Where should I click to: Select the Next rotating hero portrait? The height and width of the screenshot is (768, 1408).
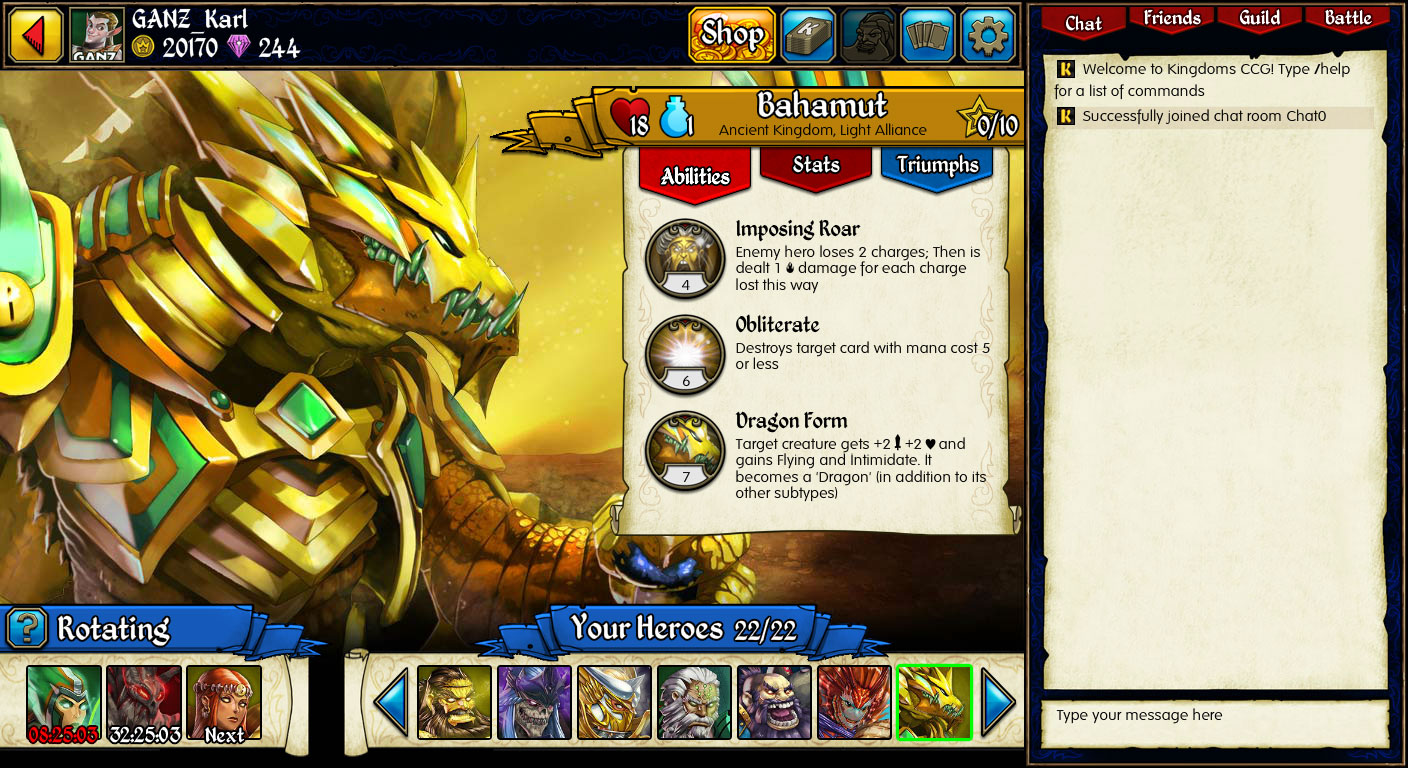click(224, 701)
